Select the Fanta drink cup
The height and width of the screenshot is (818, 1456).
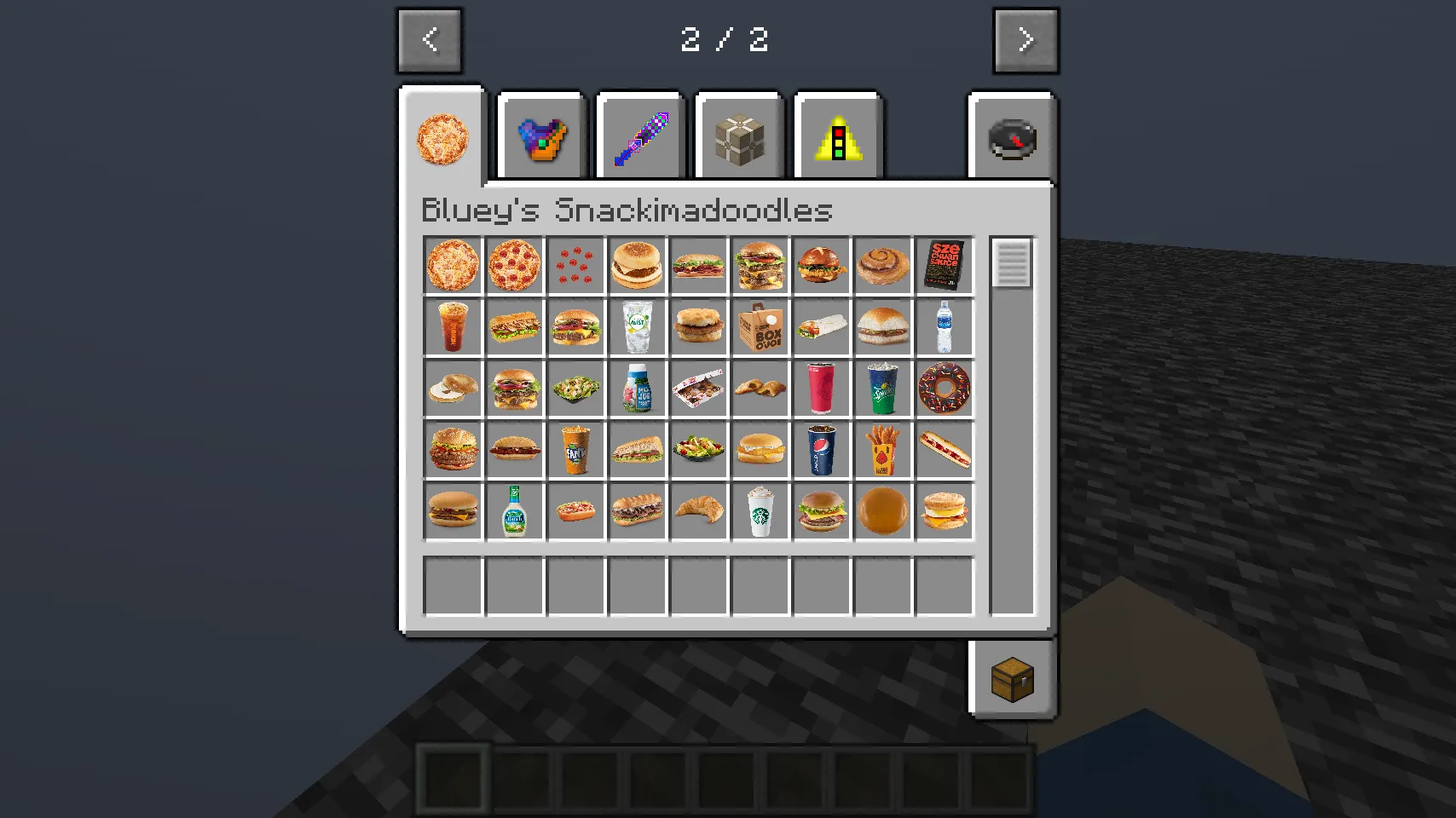(575, 450)
